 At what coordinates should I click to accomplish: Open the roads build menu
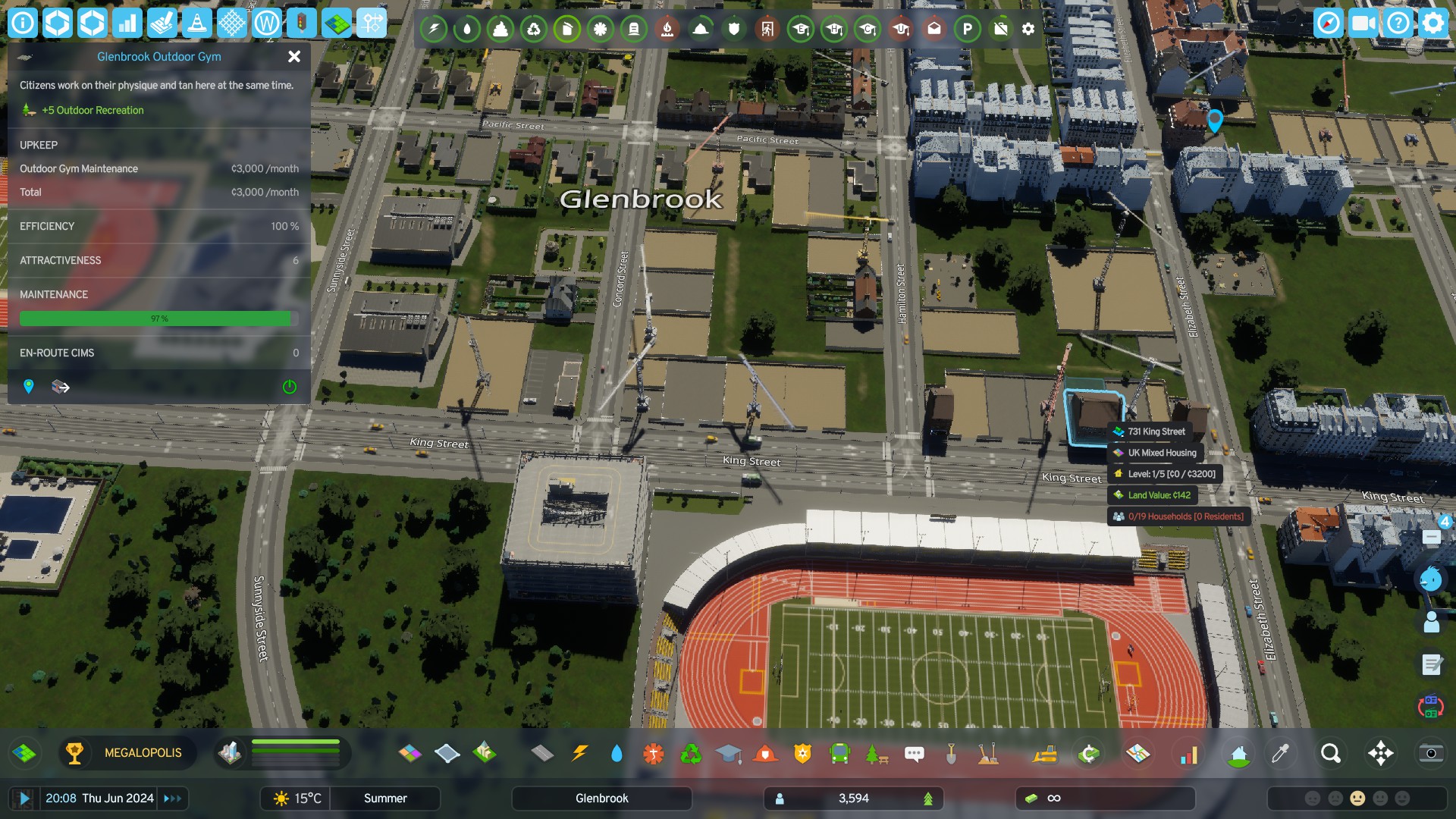[x=542, y=753]
